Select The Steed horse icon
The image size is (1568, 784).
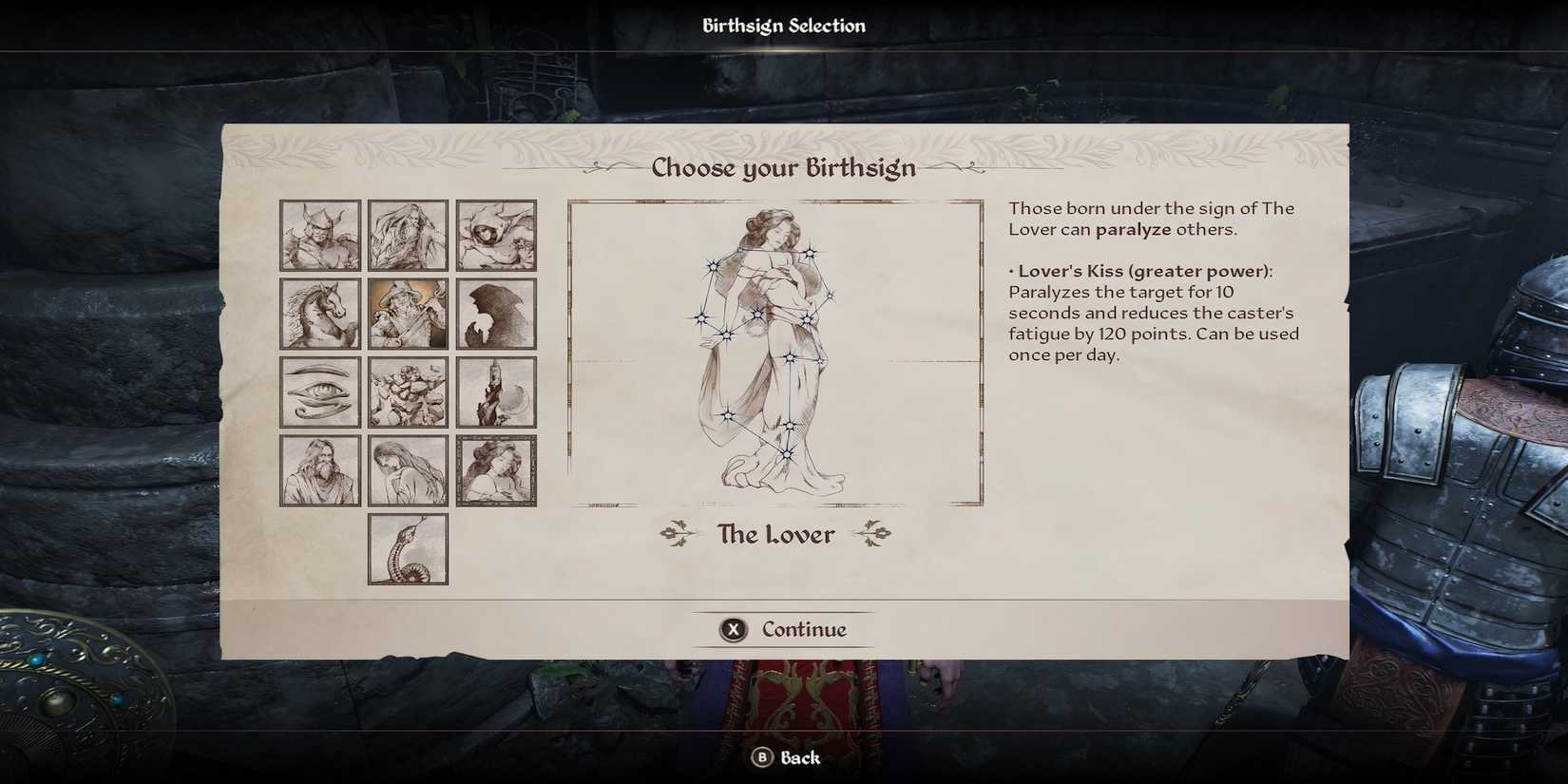click(319, 313)
